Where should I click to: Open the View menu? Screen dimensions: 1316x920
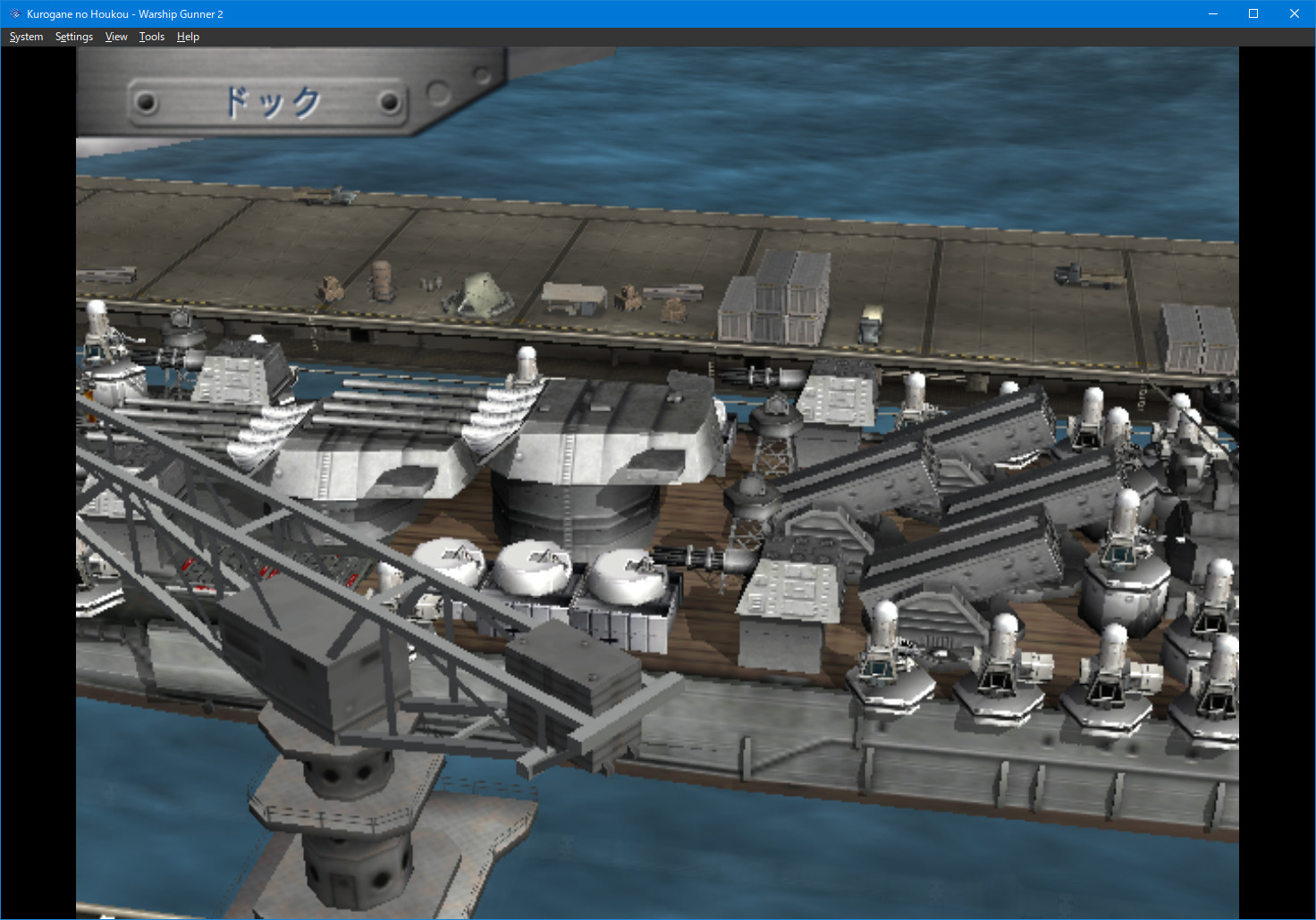pyautogui.click(x=115, y=37)
